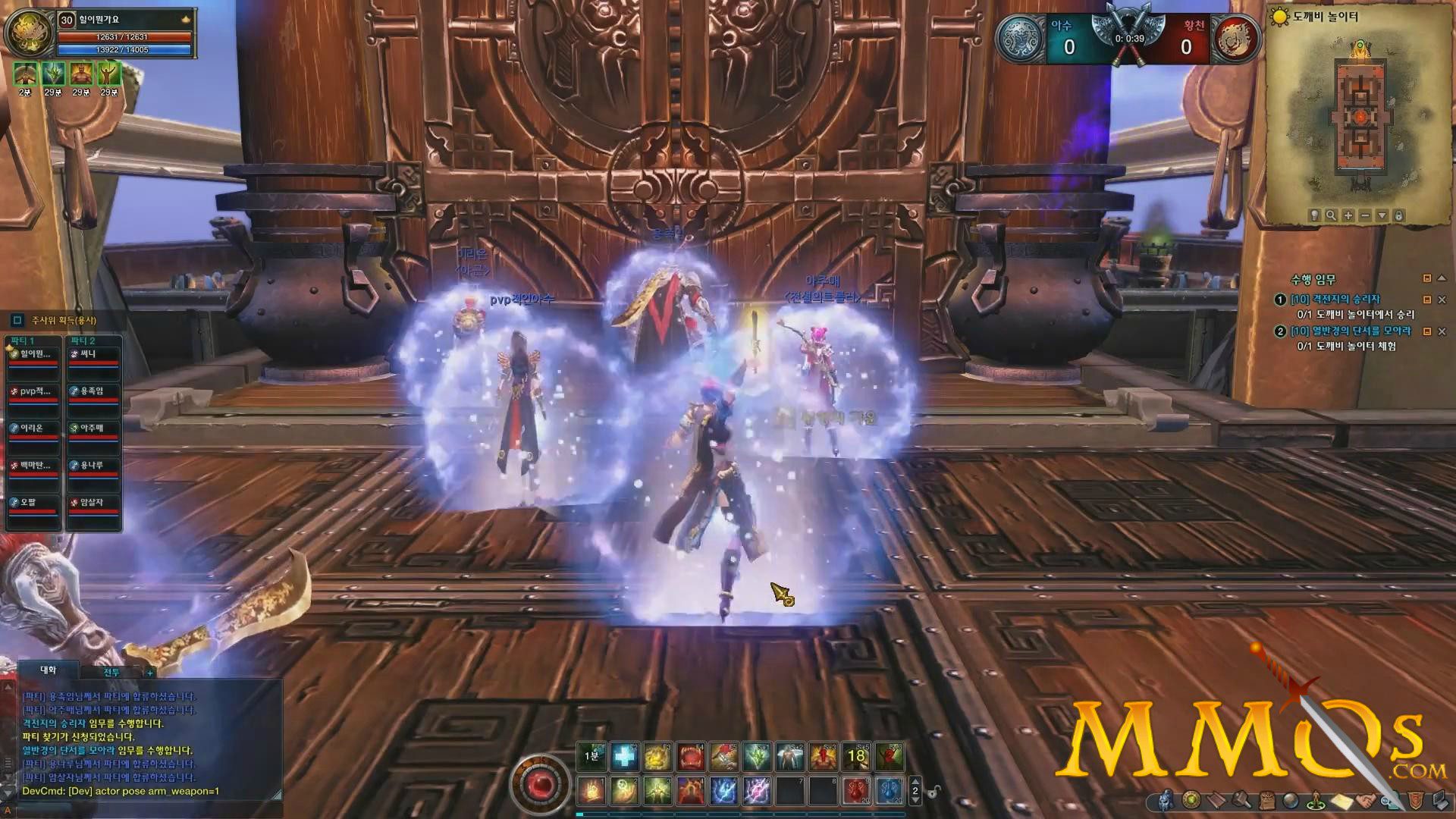This screenshot has height=819, width=1456.
Task: Open the world map globe icon
Action: (x=1290, y=801)
